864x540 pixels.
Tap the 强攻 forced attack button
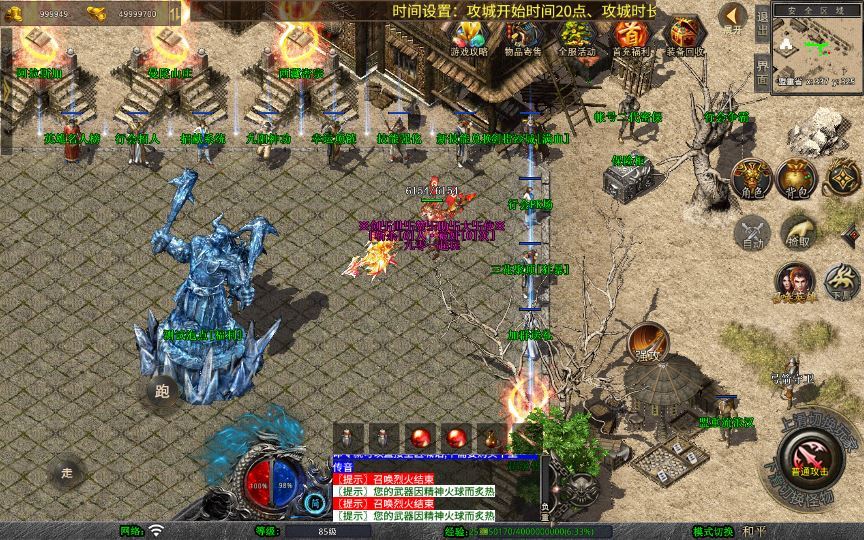coord(647,342)
